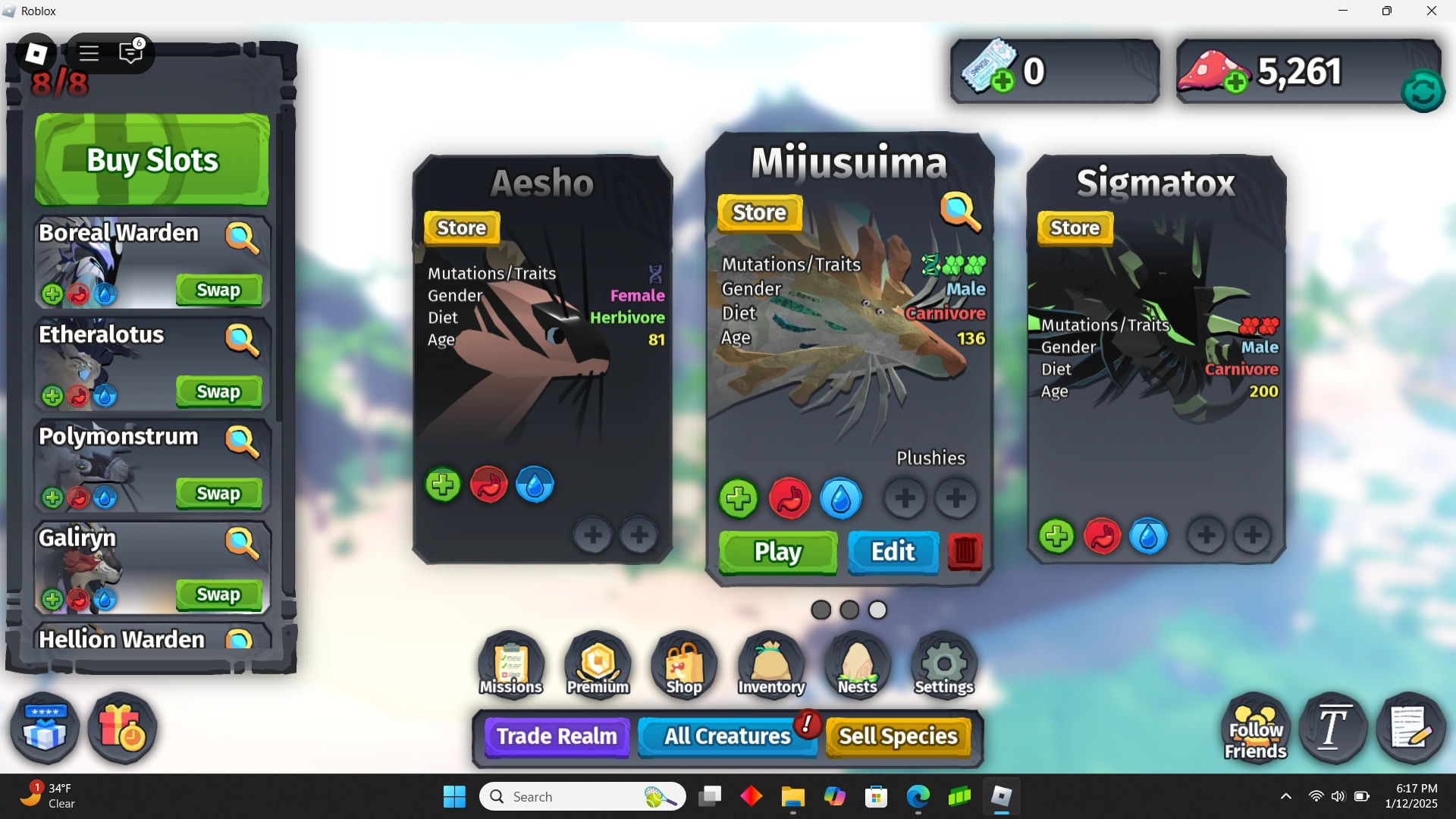Open the Trade Realm
The height and width of the screenshot is (819, 1456).
coord(556,736)
